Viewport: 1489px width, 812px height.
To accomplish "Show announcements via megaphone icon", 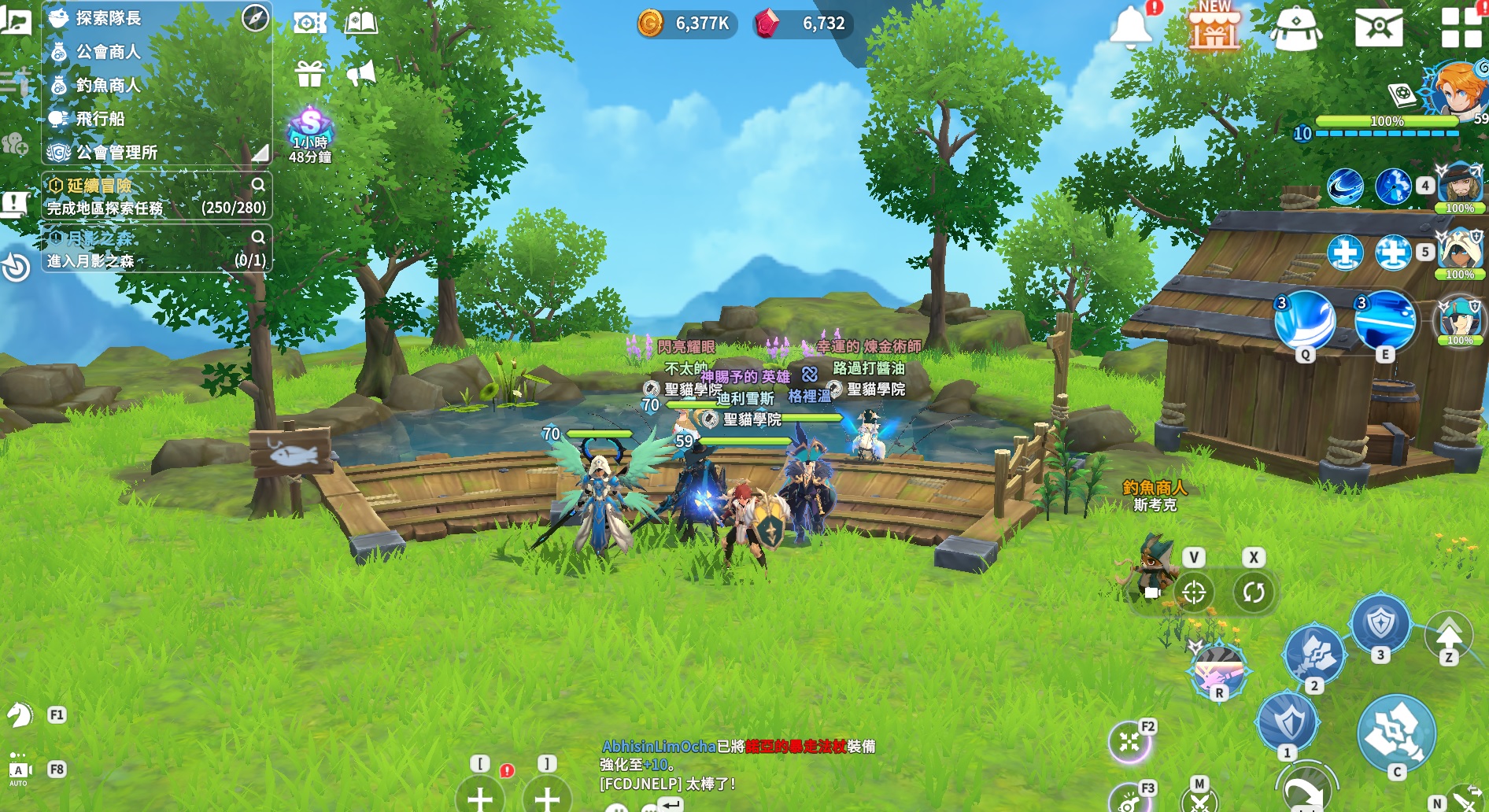I will [361, 74].
